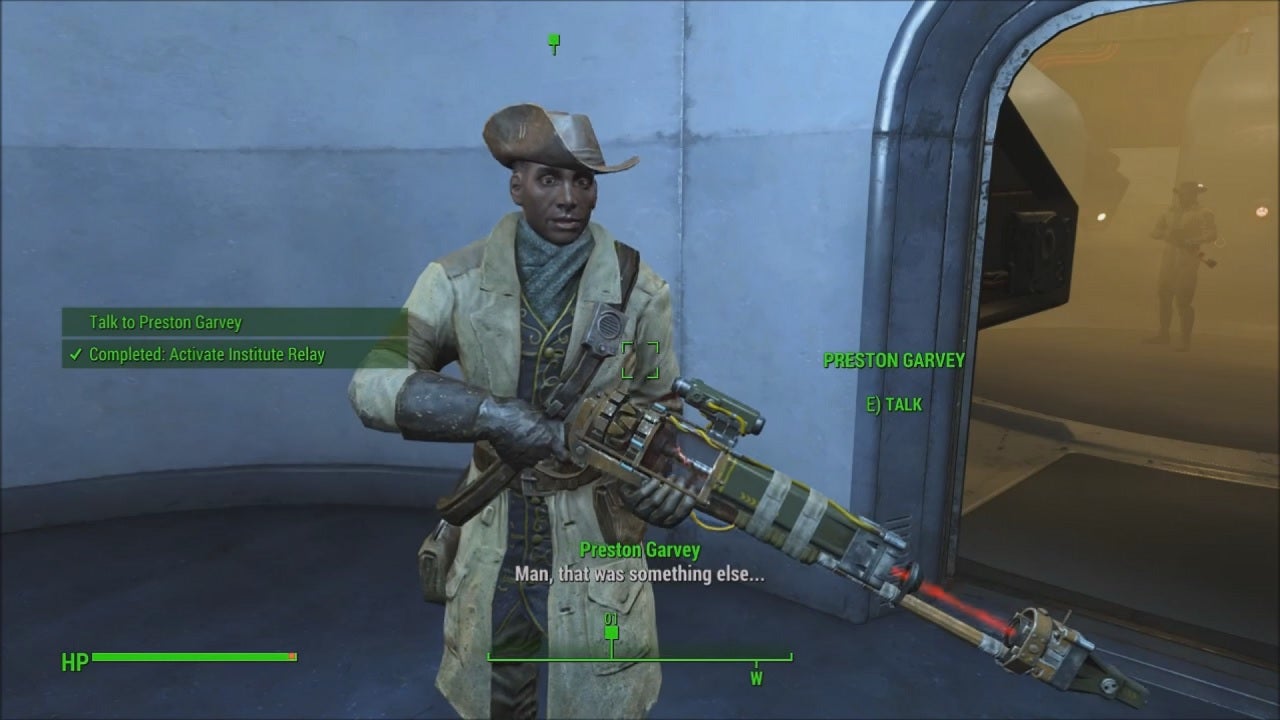This screenshot has width=1280, height=720.
Task: Toggle the Completed: Activate Institute Relay entry
Action: [x=205, y=354]
